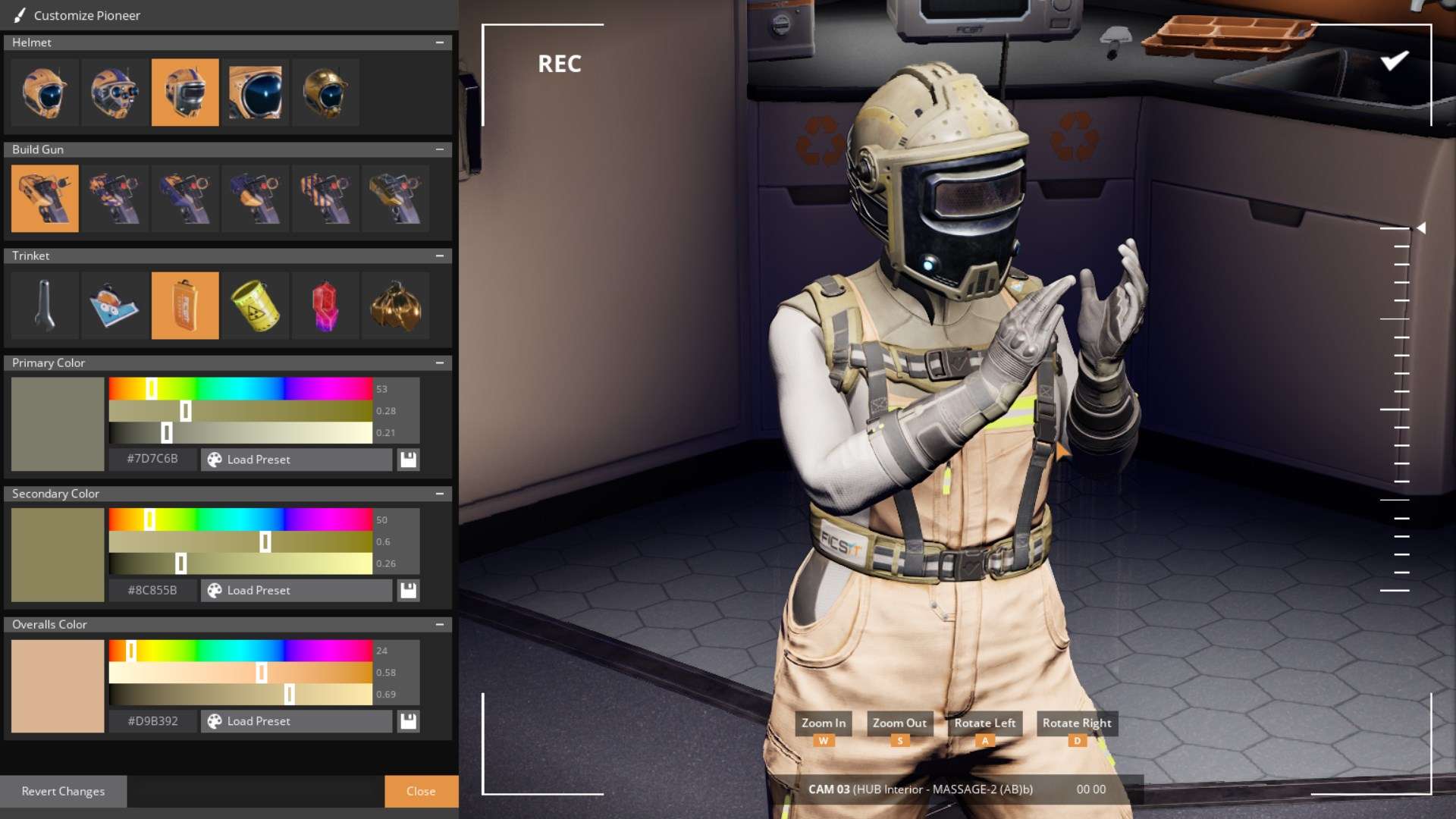Click Rotate Right camera control
The image size is (1456, 819).
point(1076,723)
